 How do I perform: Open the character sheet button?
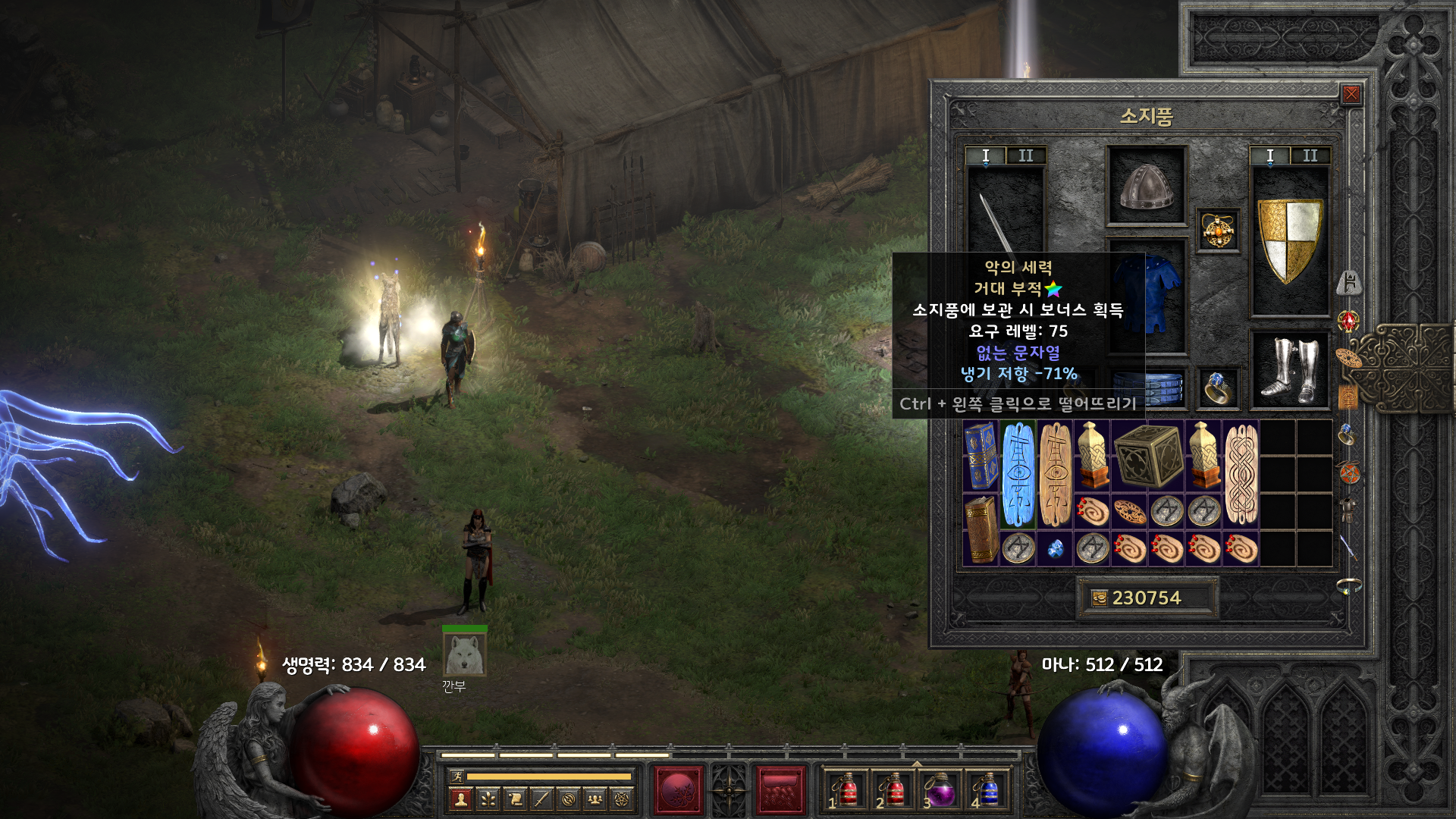point(460,799)
